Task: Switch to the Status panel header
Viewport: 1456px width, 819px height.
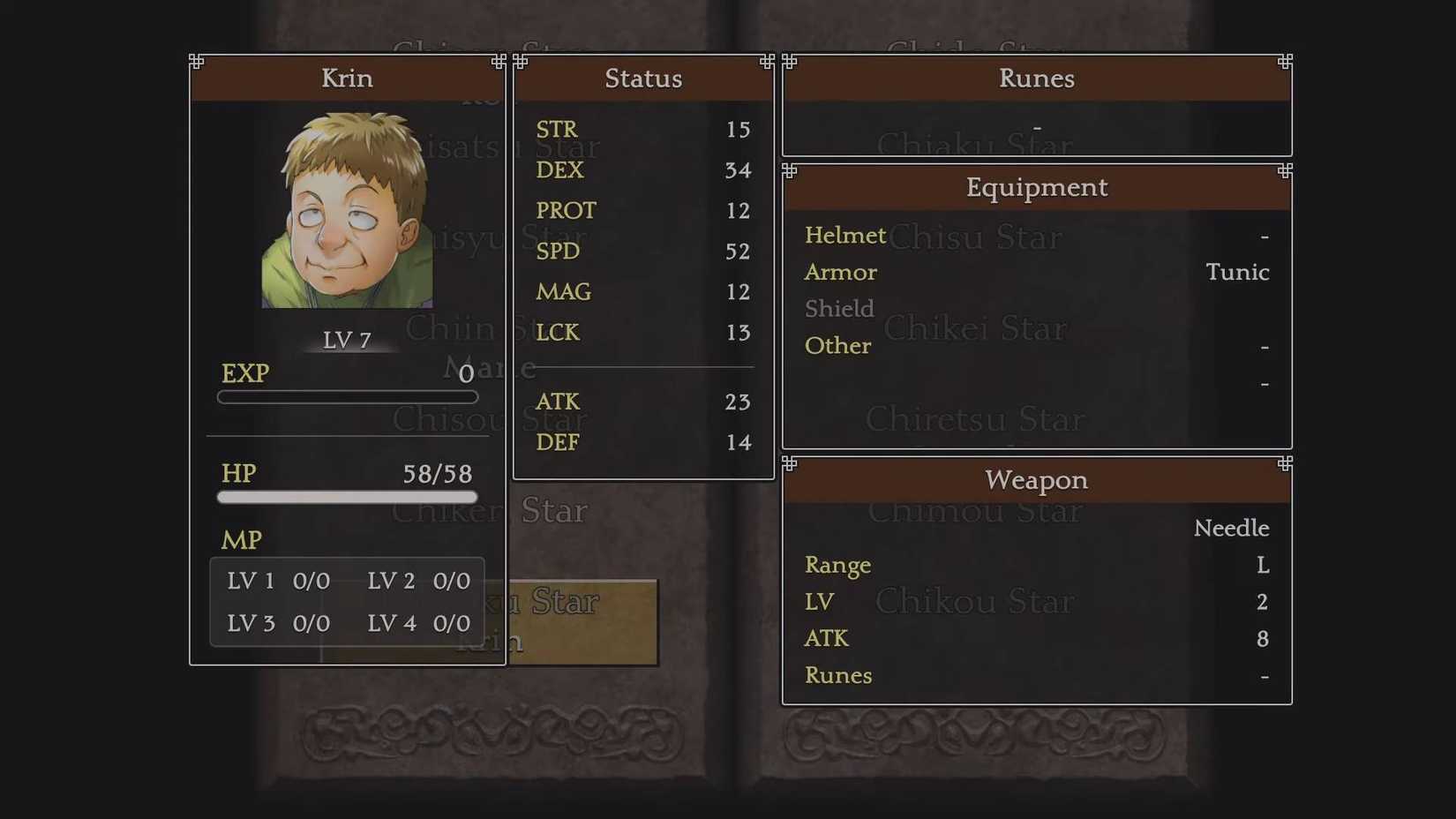Action: click(x=642, y=79)
